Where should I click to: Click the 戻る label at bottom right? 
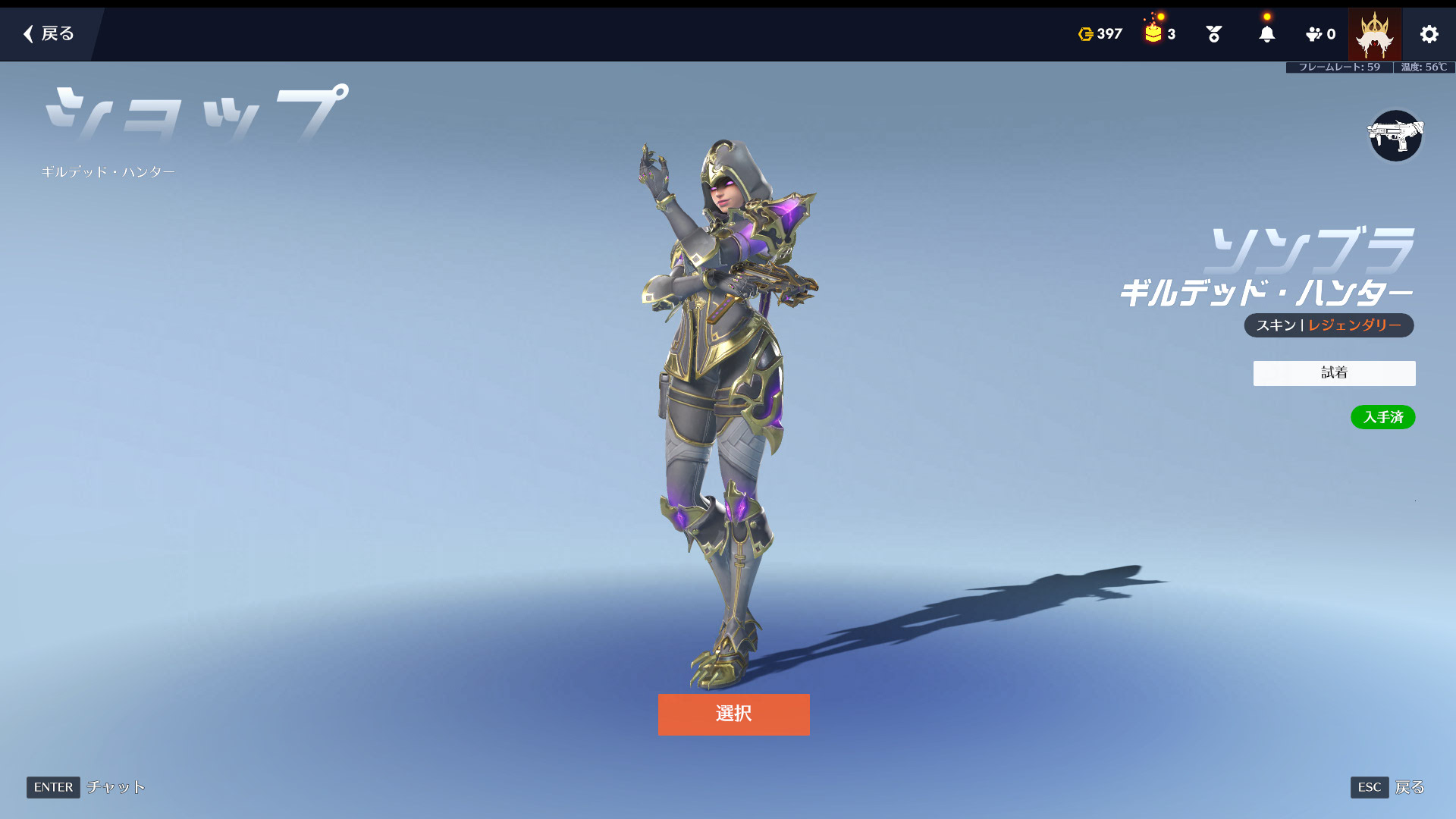pyautogui.click(x=1409, y=787)
